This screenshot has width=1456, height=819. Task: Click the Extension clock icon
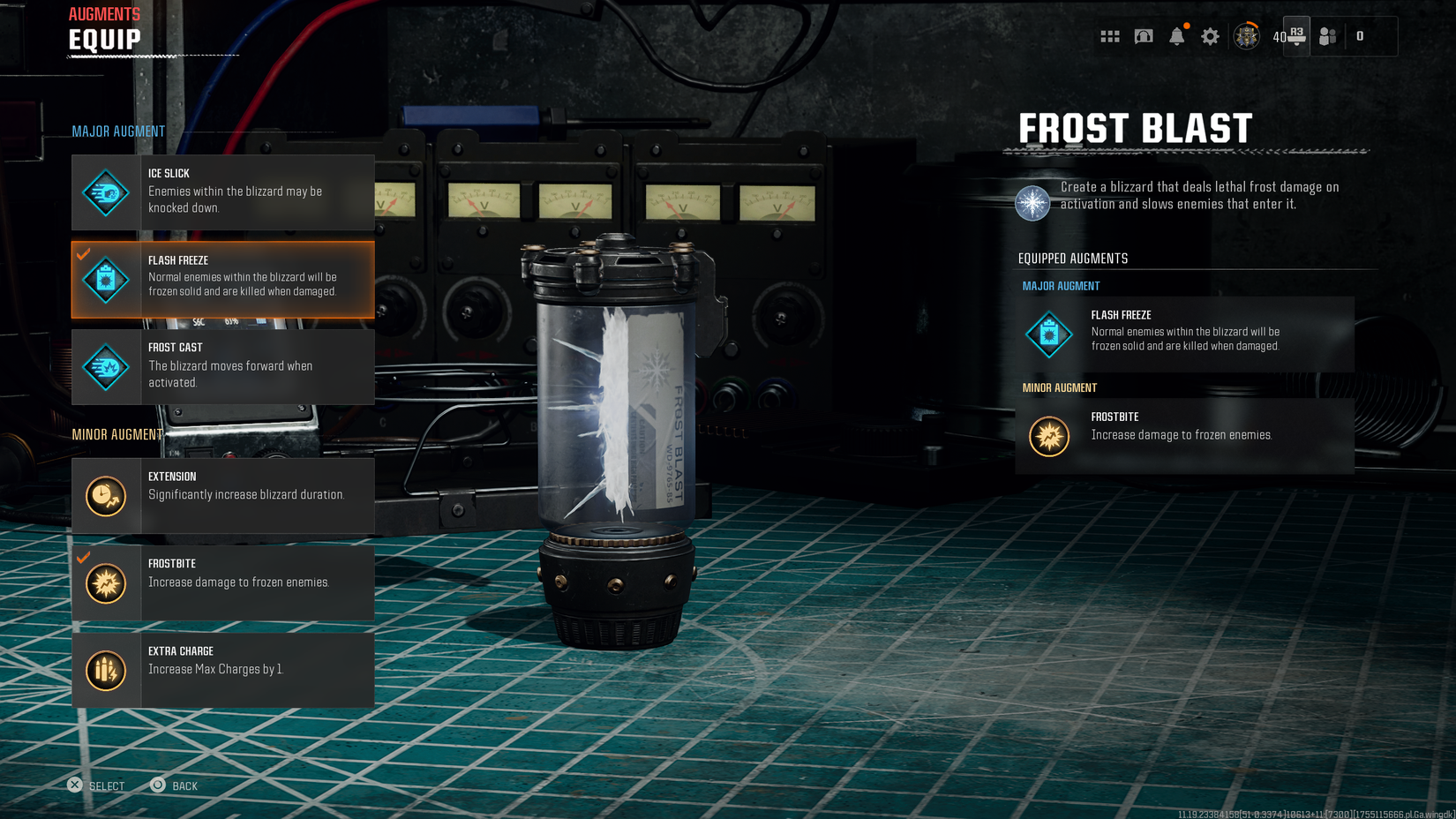[105, 496]
